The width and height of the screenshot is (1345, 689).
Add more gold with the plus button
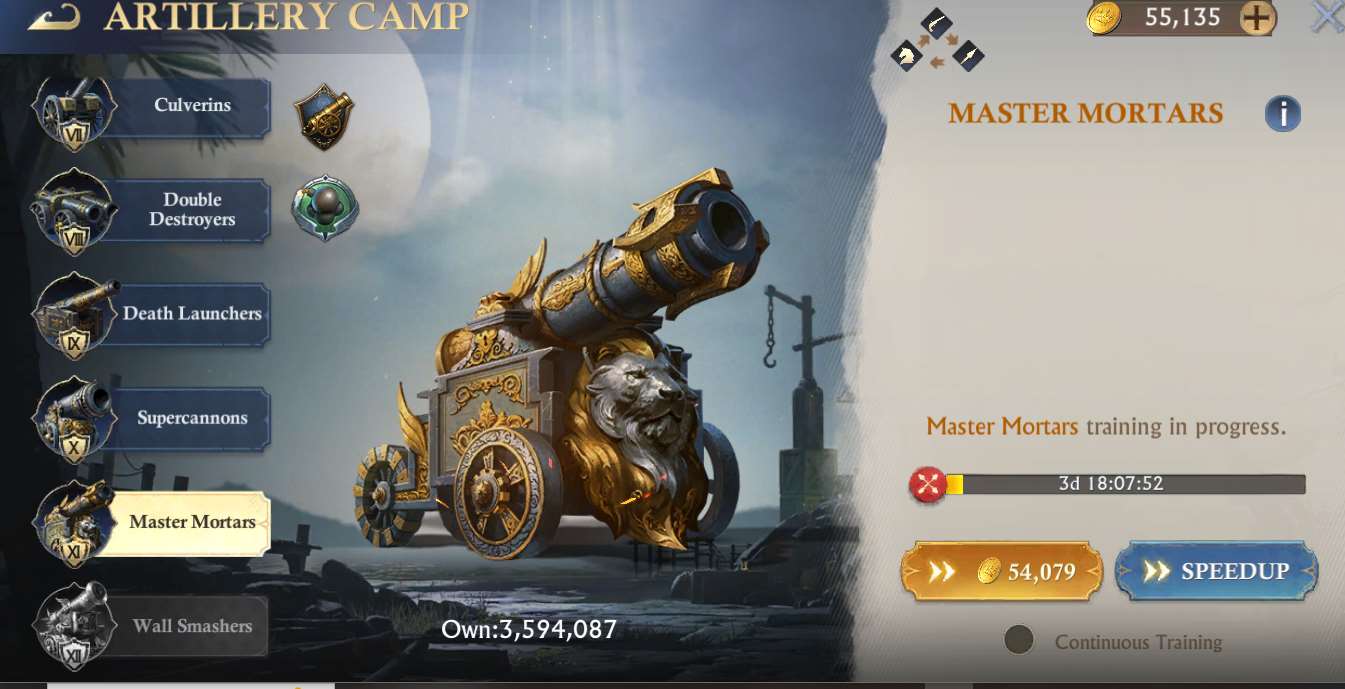[1257, 18]
